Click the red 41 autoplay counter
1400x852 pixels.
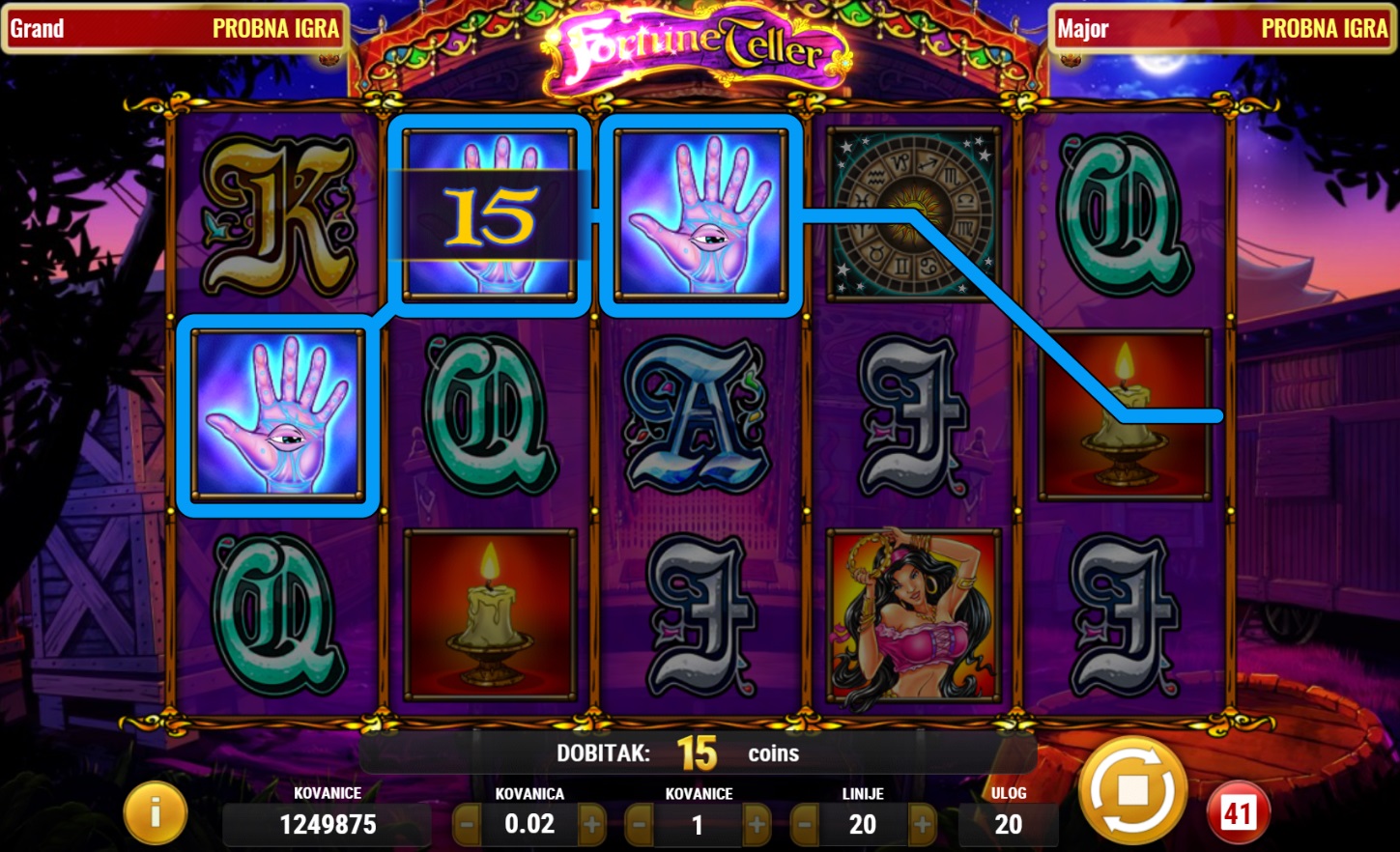tap(1238, 813)
